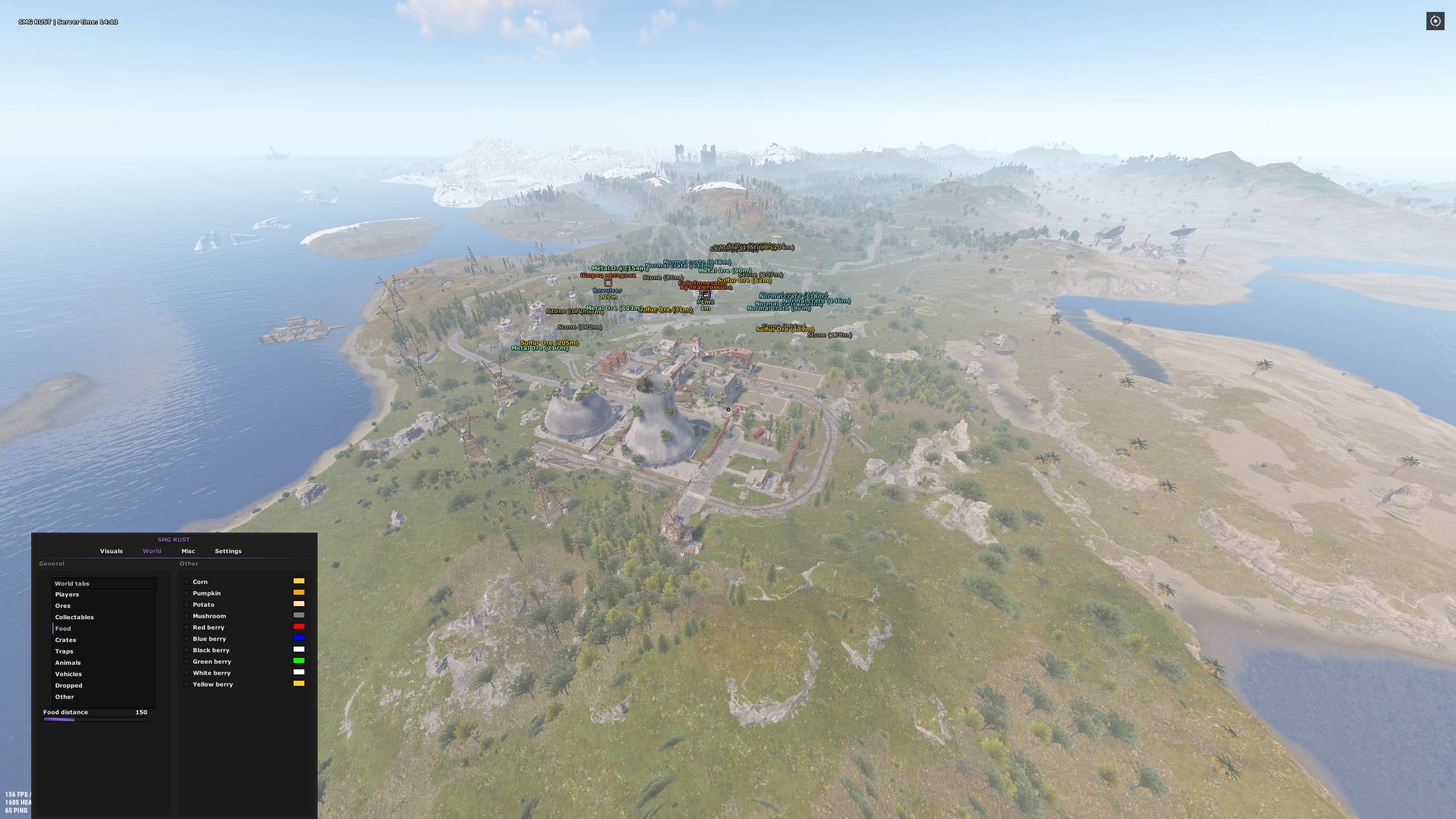Check the Red berry option
This screenshot has width=1456, height=819.
click(187, 627)
